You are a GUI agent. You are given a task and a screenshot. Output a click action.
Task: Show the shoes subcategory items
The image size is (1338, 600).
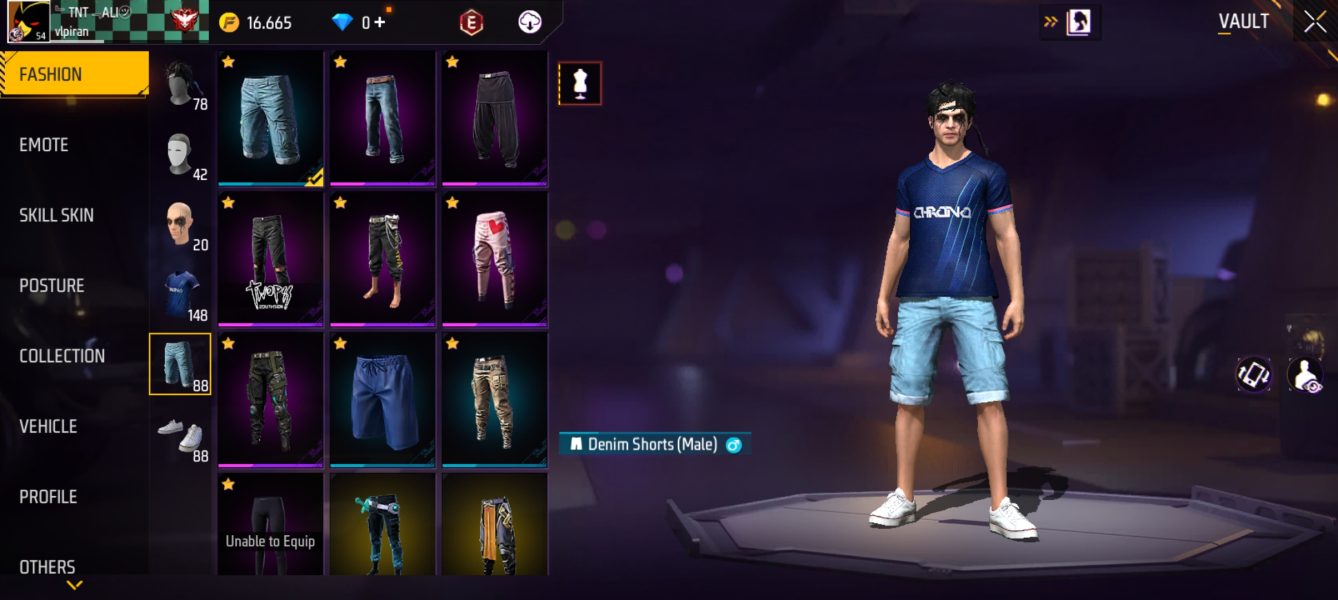coord(180,435)
